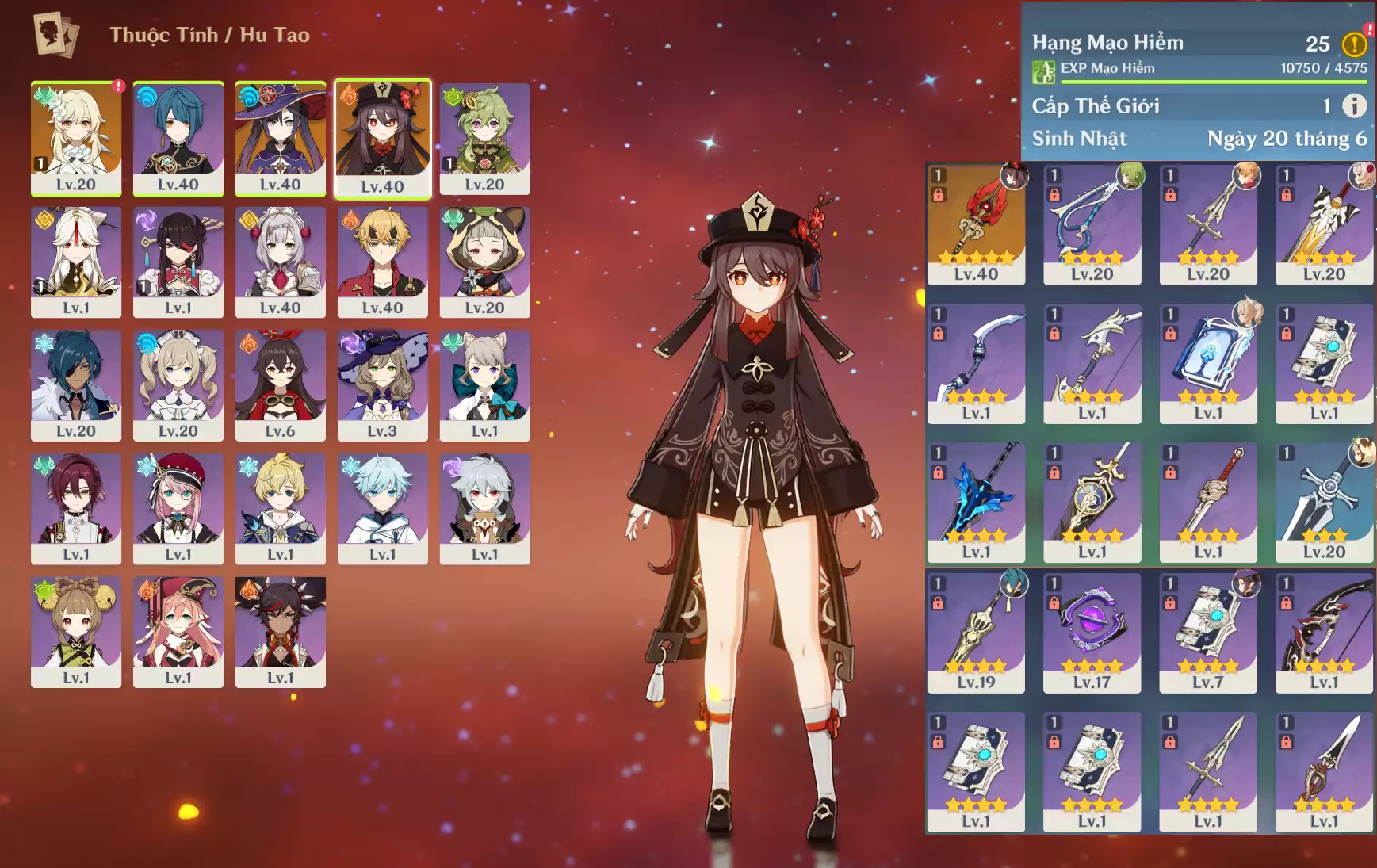The height and width of the screenshot is (868, 1377).
Task: Select Thoma's character card
Action: (382, 262)
